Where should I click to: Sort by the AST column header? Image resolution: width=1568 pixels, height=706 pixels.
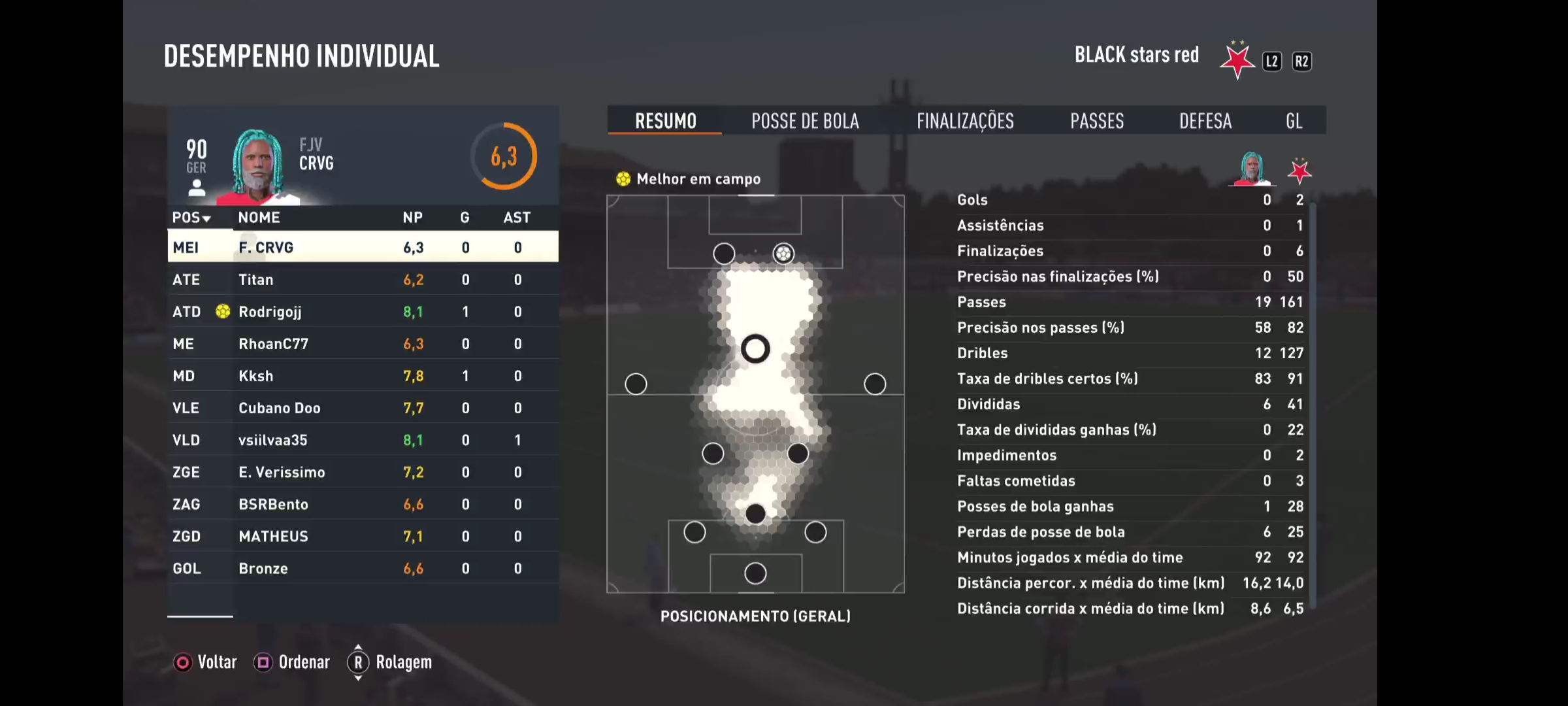click(x=517, y=218)
